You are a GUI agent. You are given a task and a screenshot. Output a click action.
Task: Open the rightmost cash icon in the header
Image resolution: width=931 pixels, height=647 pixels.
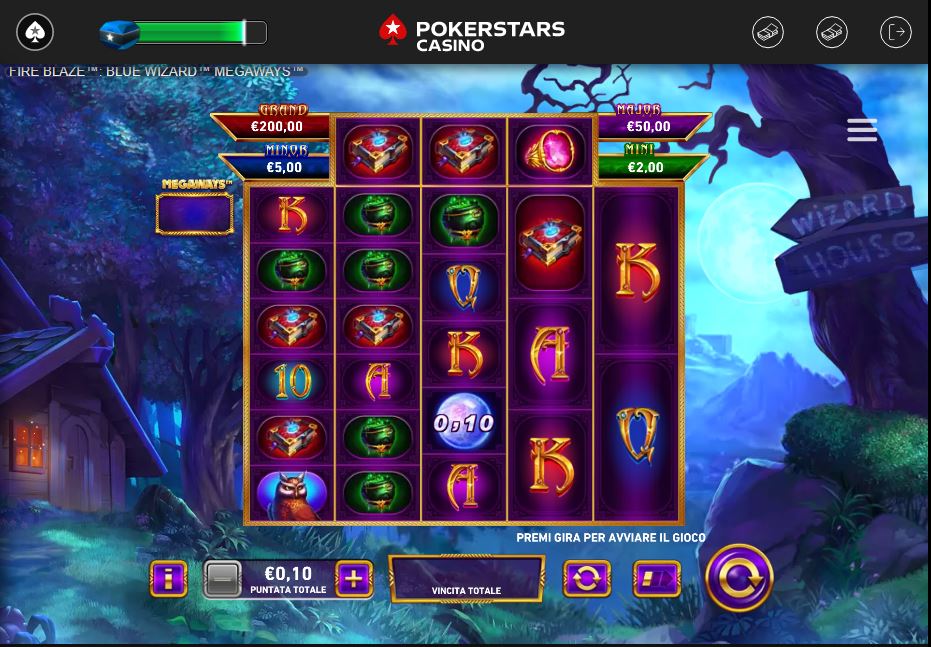[x=832, y=32]
